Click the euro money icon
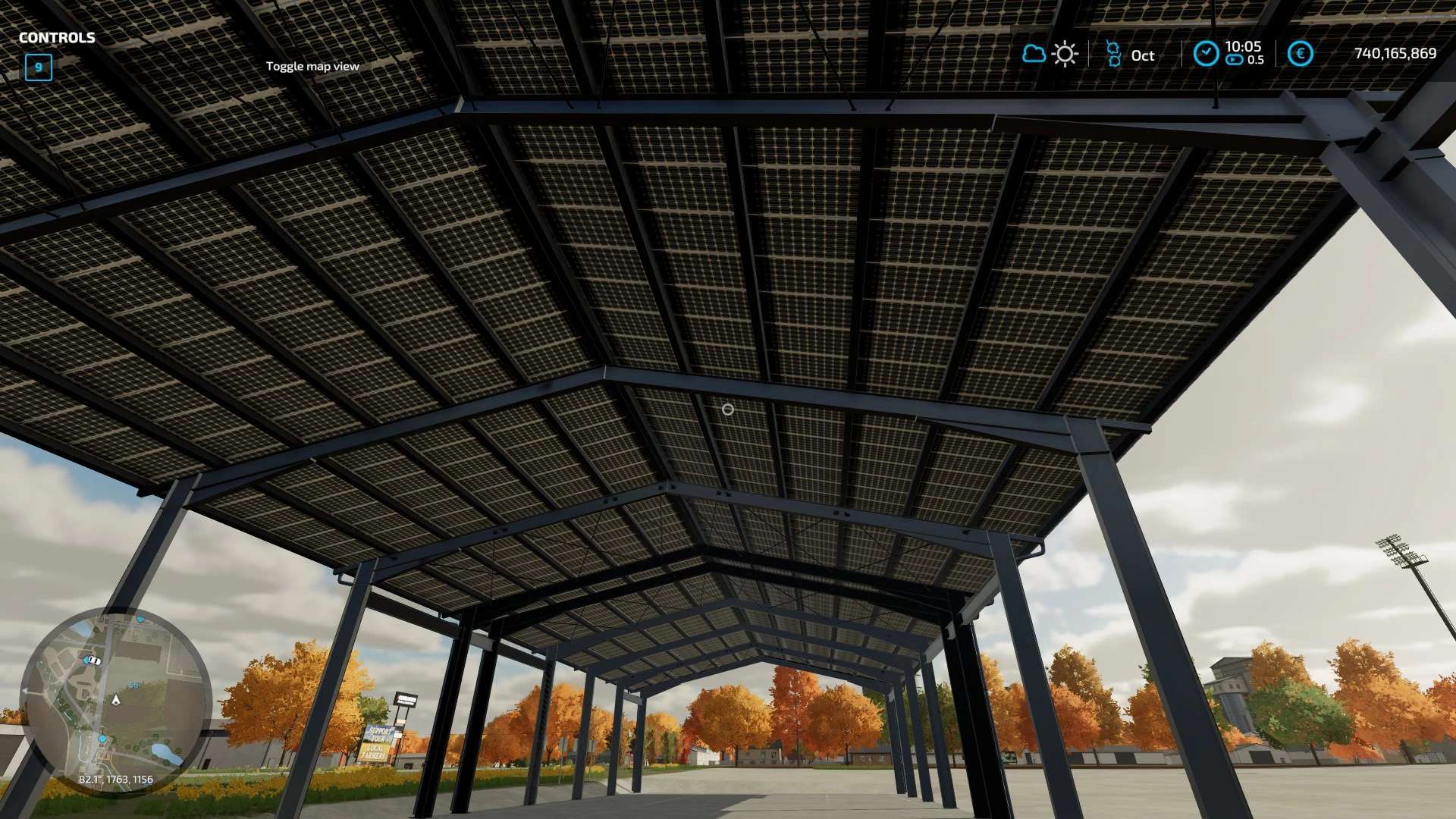This screenshot has height=819, width=1456. 1301,54
